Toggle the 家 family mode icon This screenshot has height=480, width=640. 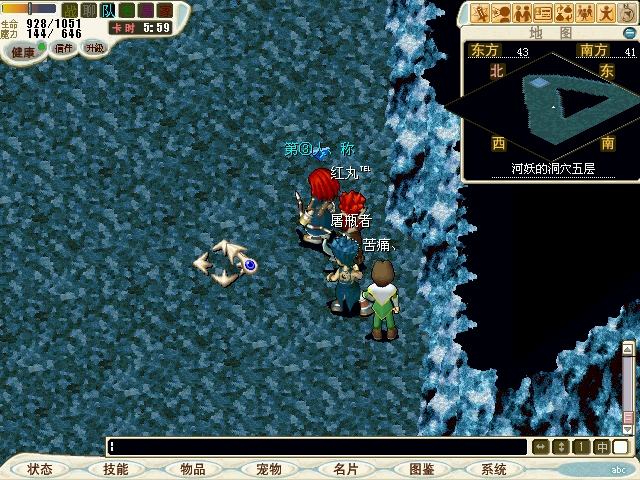pyautogui.click(x=165, y=10)
